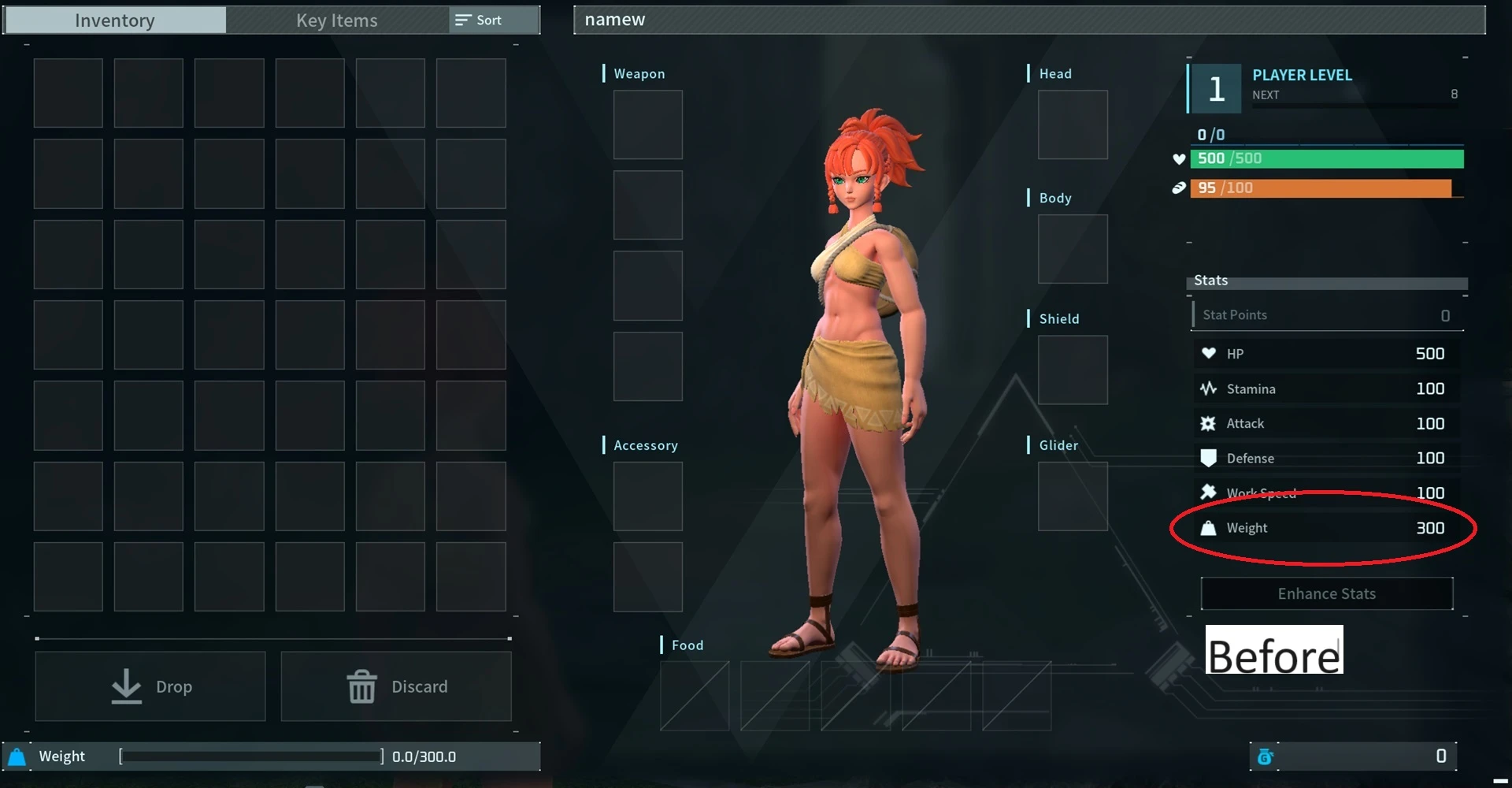The image size is (1512, 788).
Task: Click the HP heart icon in Stats
Action: click(x=1209, y=353)
